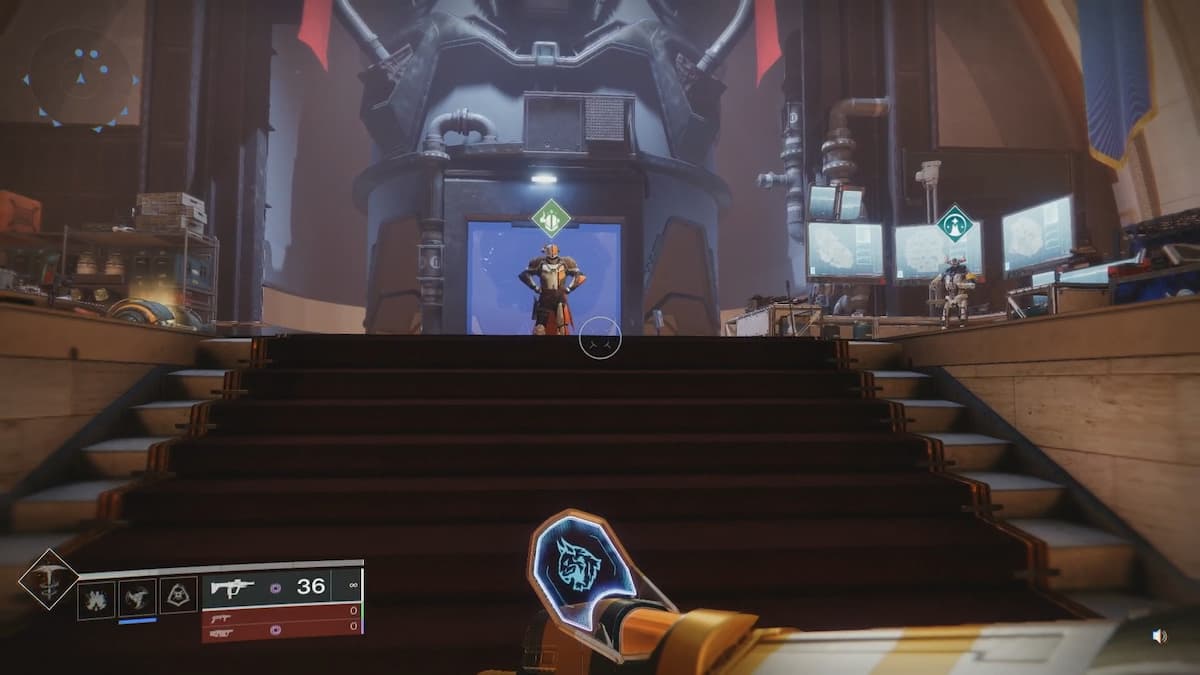Image resolution: width=1200 pixels, height=675 pixels.
Task: Switch to the heavy weapon slot
Action: coord(282,632)
